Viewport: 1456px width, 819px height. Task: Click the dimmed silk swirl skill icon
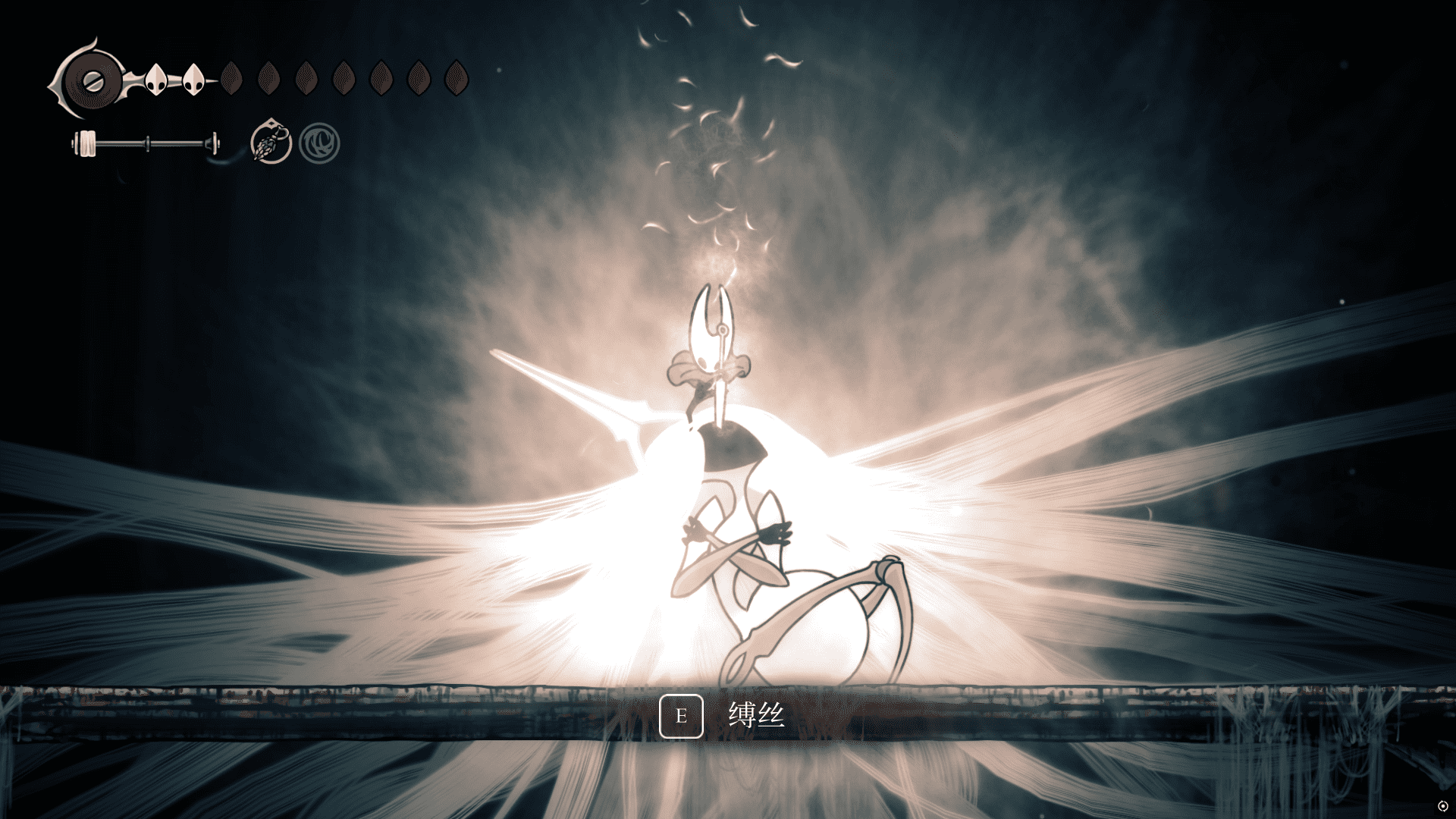pos(319,143)
